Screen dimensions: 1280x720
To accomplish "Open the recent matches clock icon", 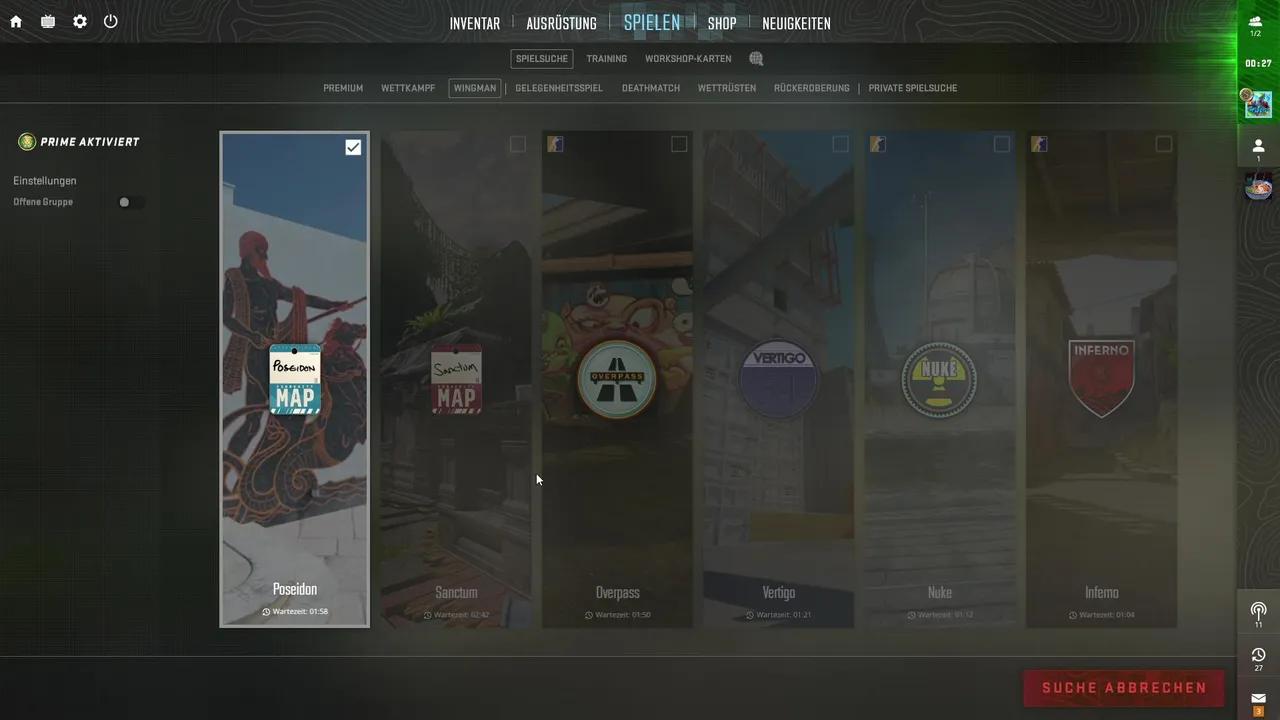I will [x=1258, y=655].
